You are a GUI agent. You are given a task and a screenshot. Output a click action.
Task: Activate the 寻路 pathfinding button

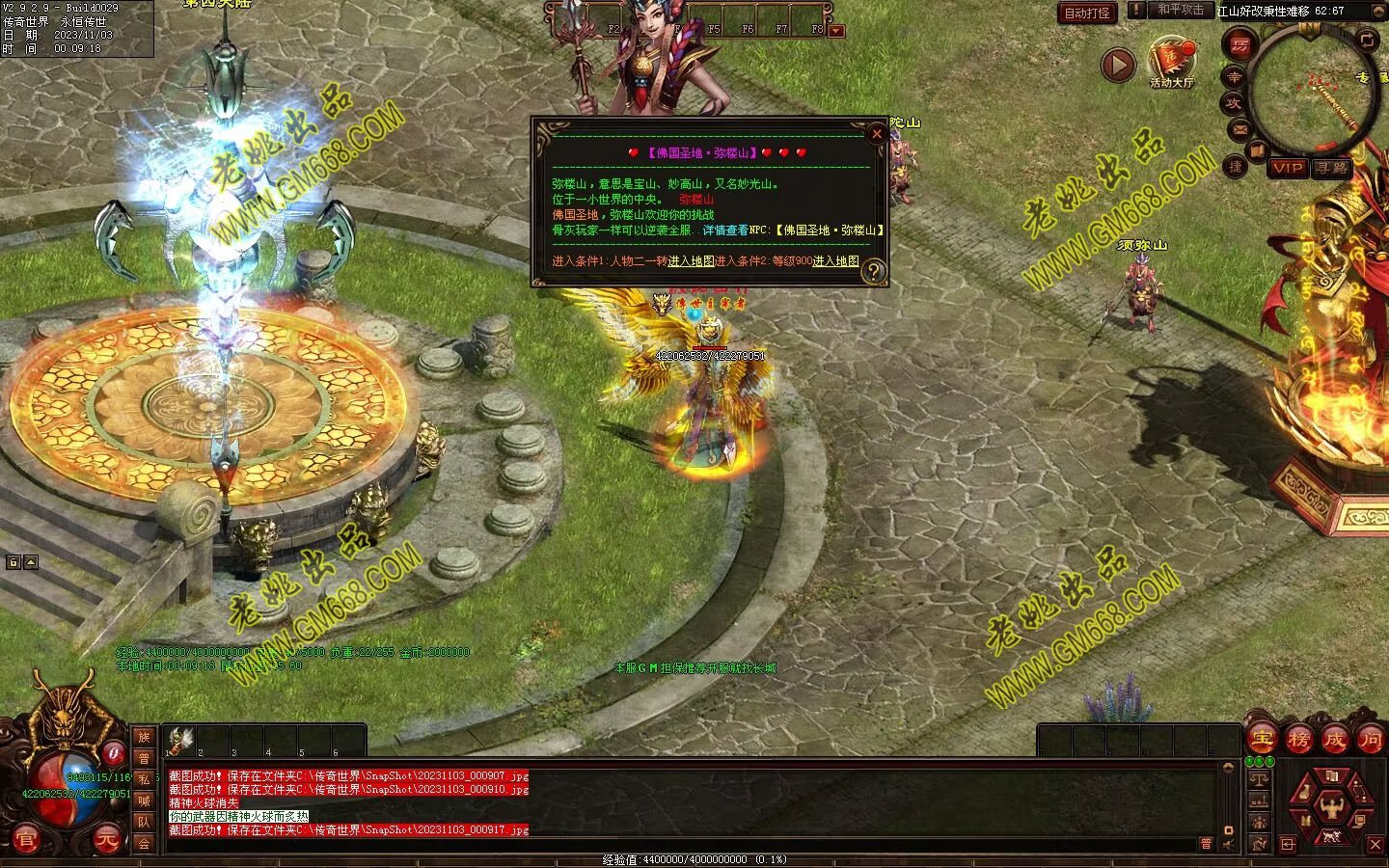(1331, 168)
